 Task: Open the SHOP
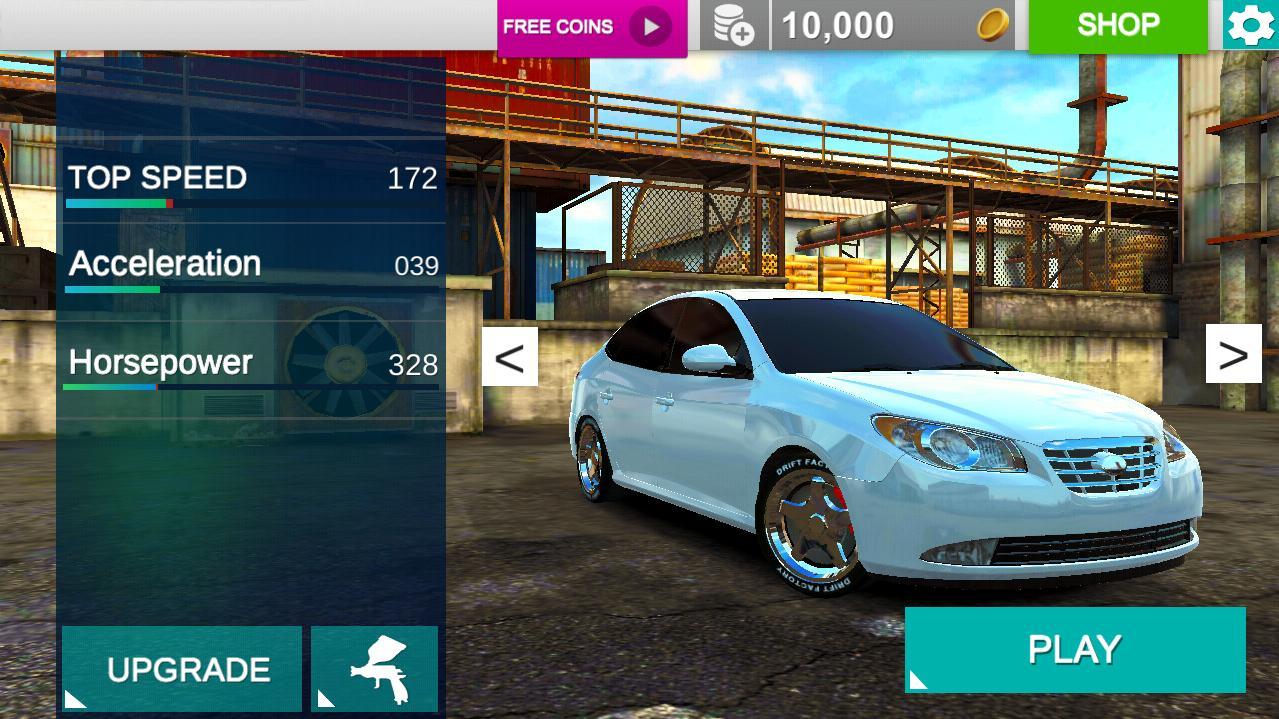(x=1117, y=25)
